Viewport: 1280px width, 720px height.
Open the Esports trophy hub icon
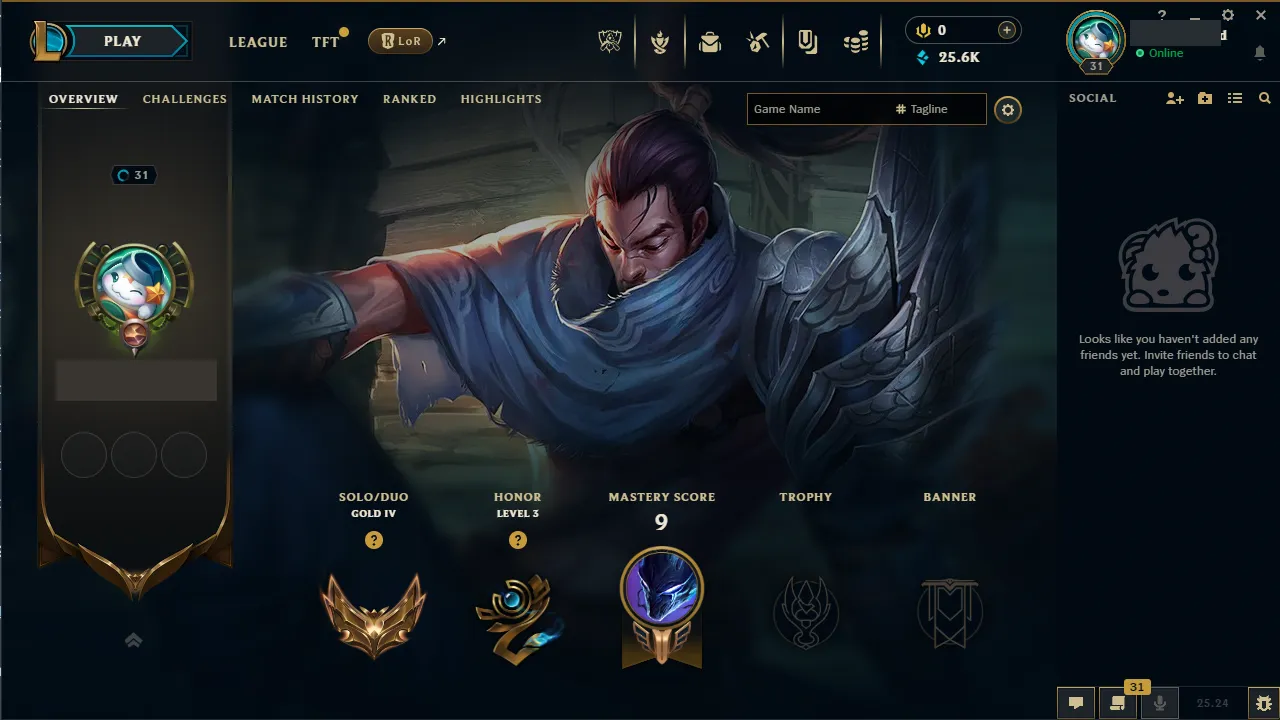point(610,41)
